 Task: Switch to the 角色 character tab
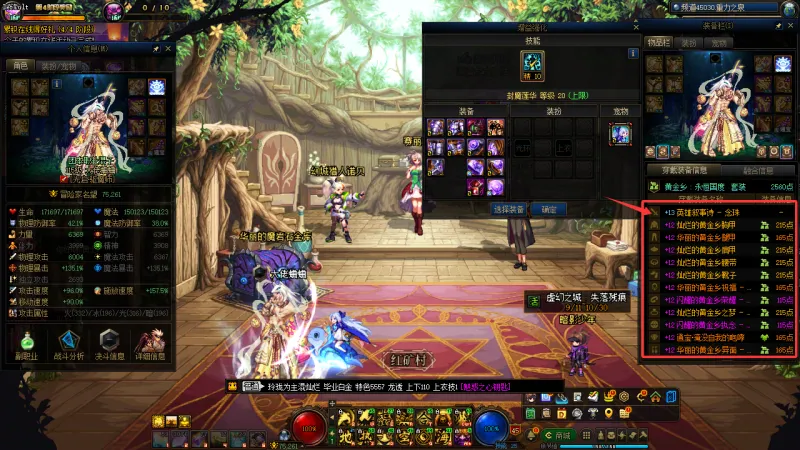point(19,65)
